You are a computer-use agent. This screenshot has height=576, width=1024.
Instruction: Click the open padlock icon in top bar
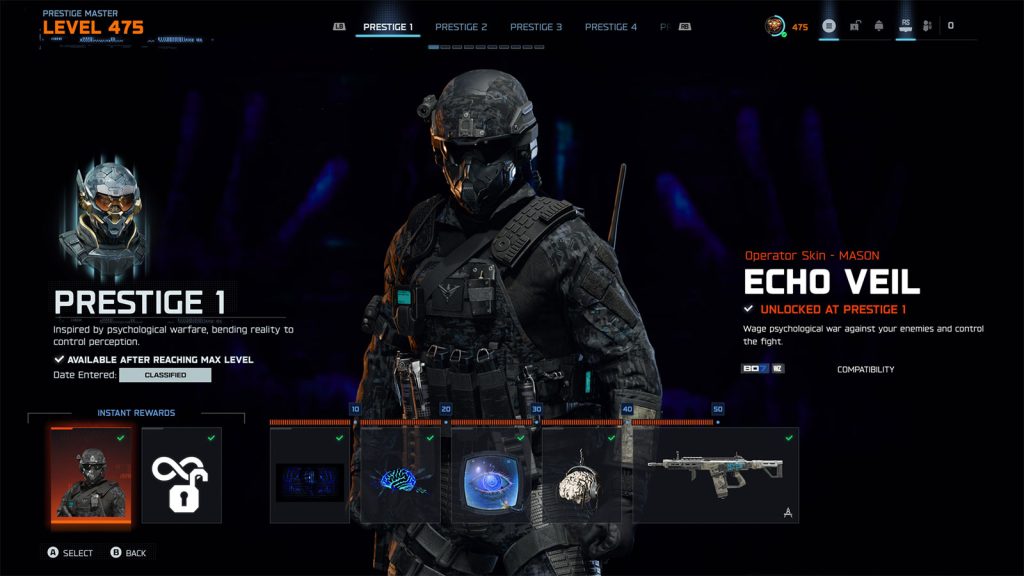(855, 26)
